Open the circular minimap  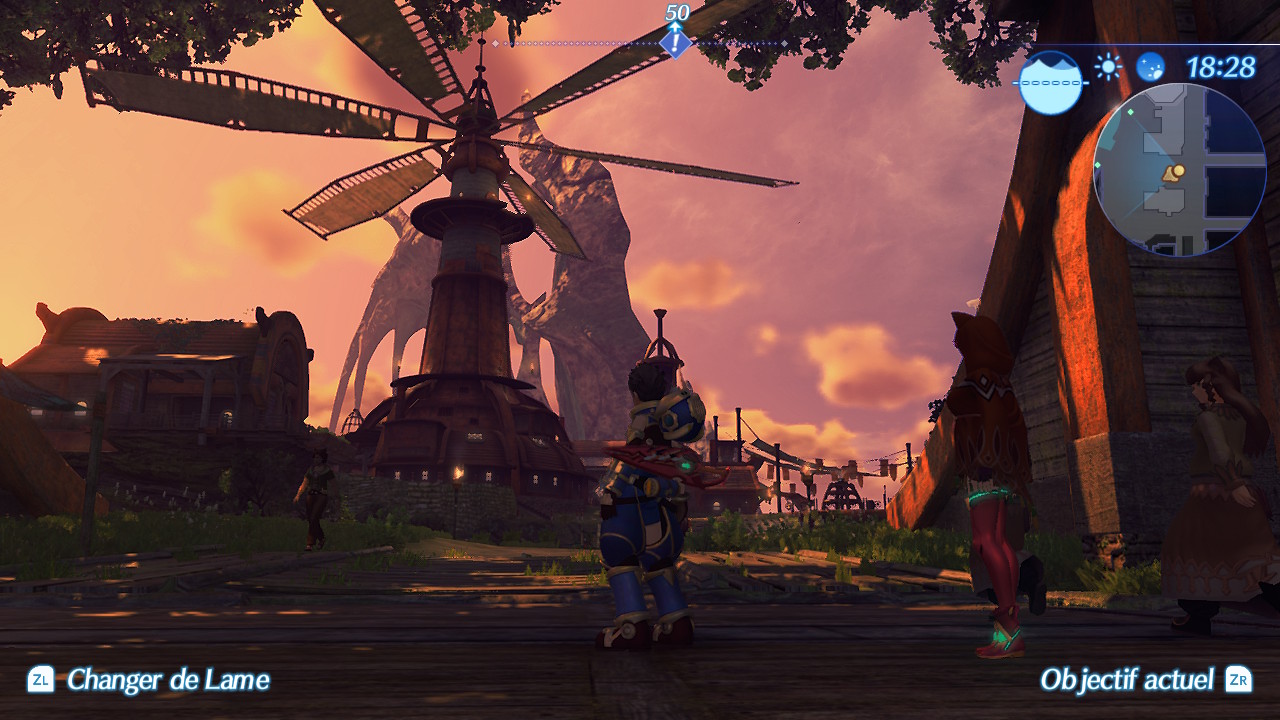1179,169
